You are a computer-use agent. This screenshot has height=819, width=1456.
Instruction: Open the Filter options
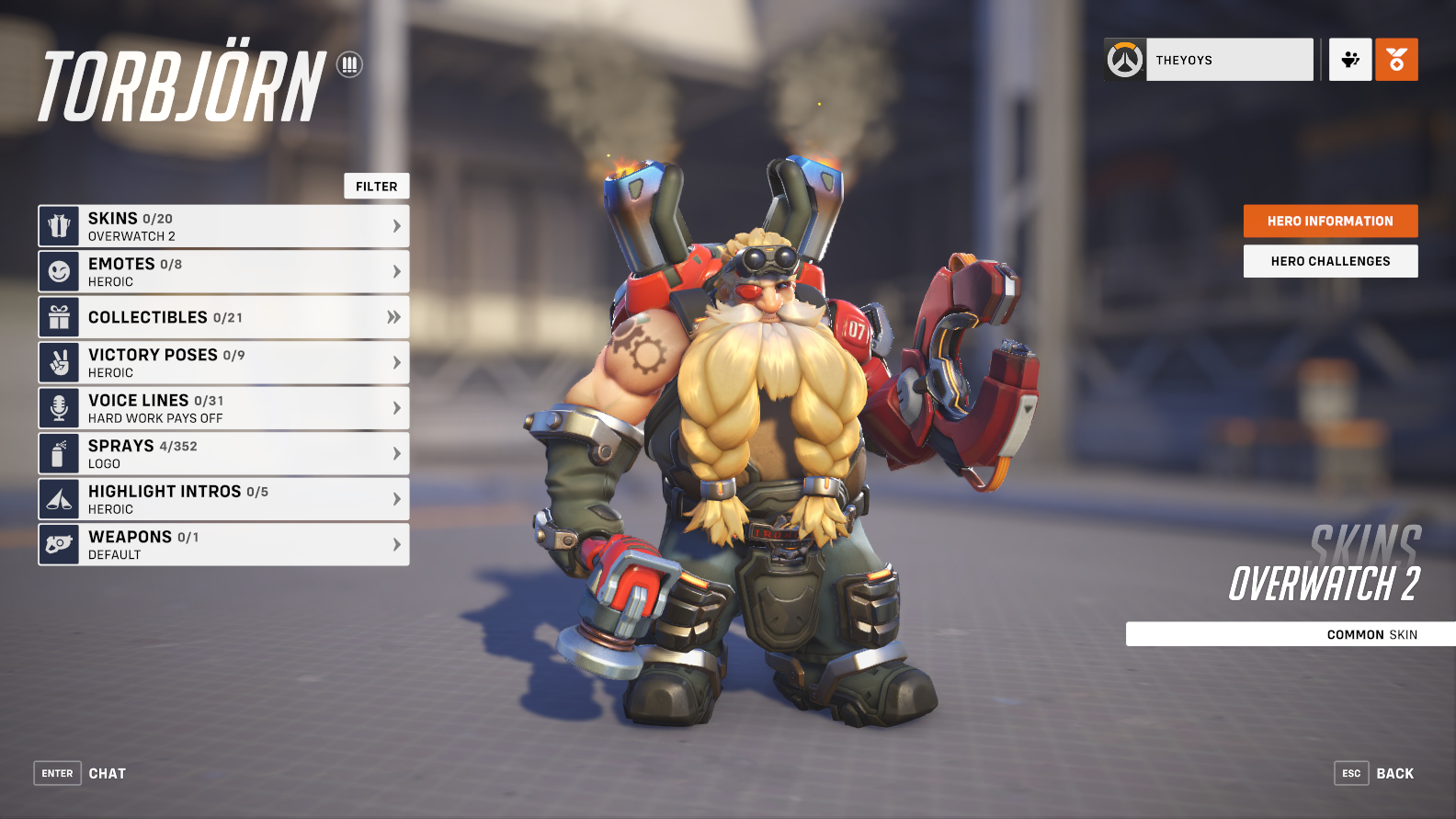pos(376,186)
